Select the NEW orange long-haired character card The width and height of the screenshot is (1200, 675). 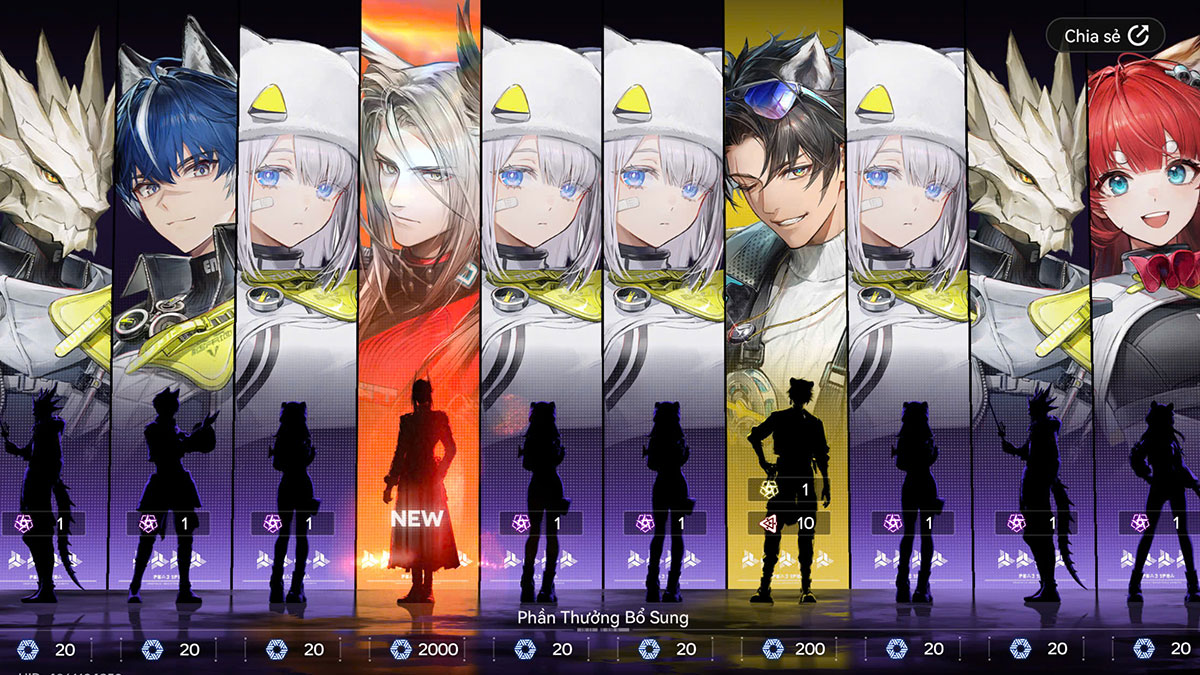click(418, 300)
